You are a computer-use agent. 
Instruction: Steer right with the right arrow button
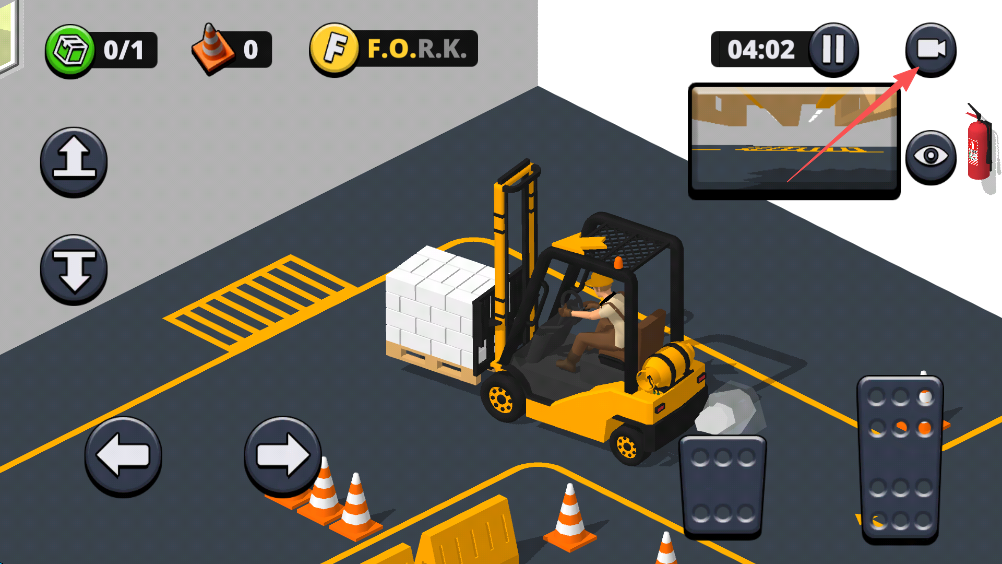283,455
